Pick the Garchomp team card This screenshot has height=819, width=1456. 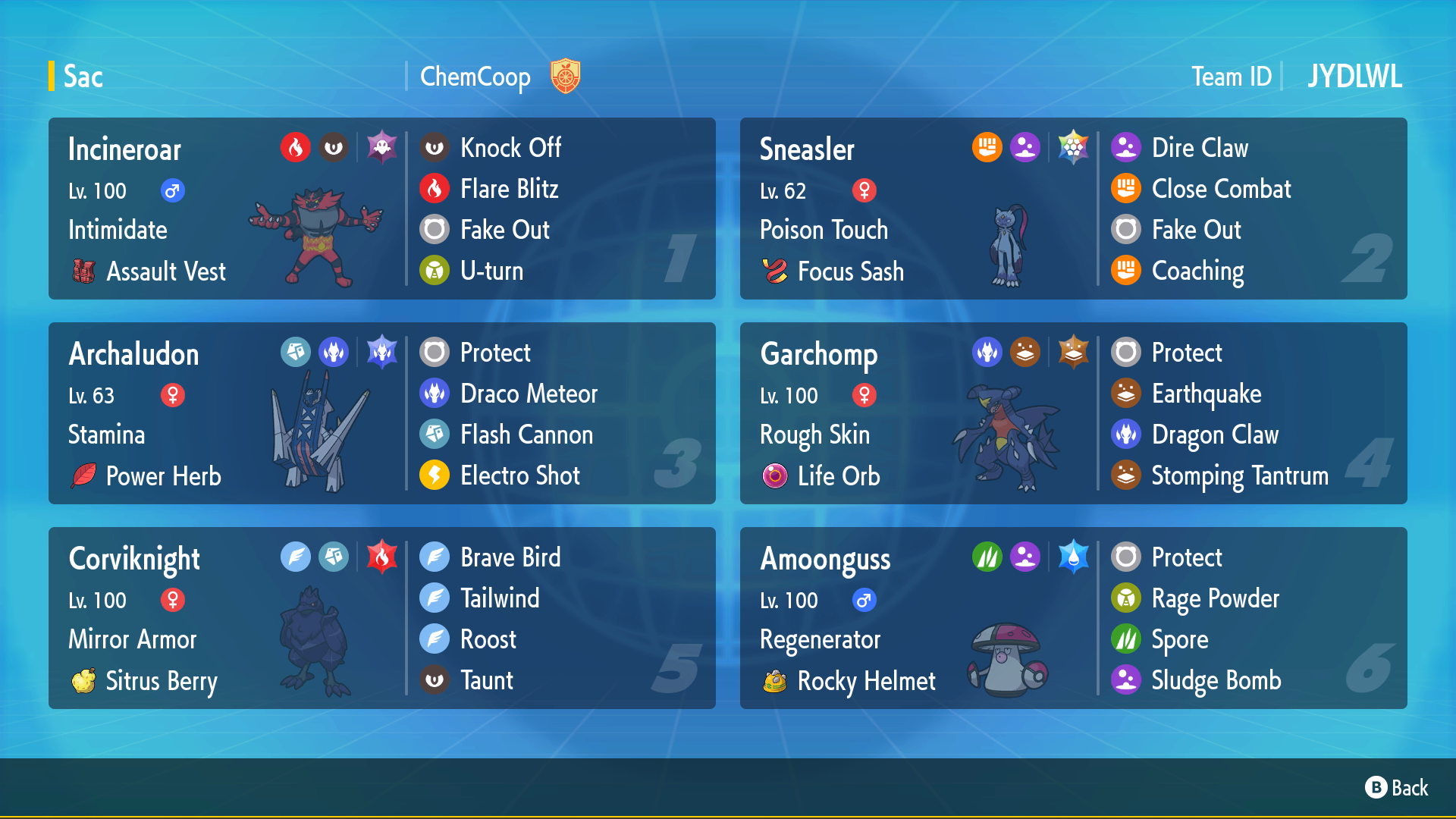pyautogui.click(x=1073, y=413)
